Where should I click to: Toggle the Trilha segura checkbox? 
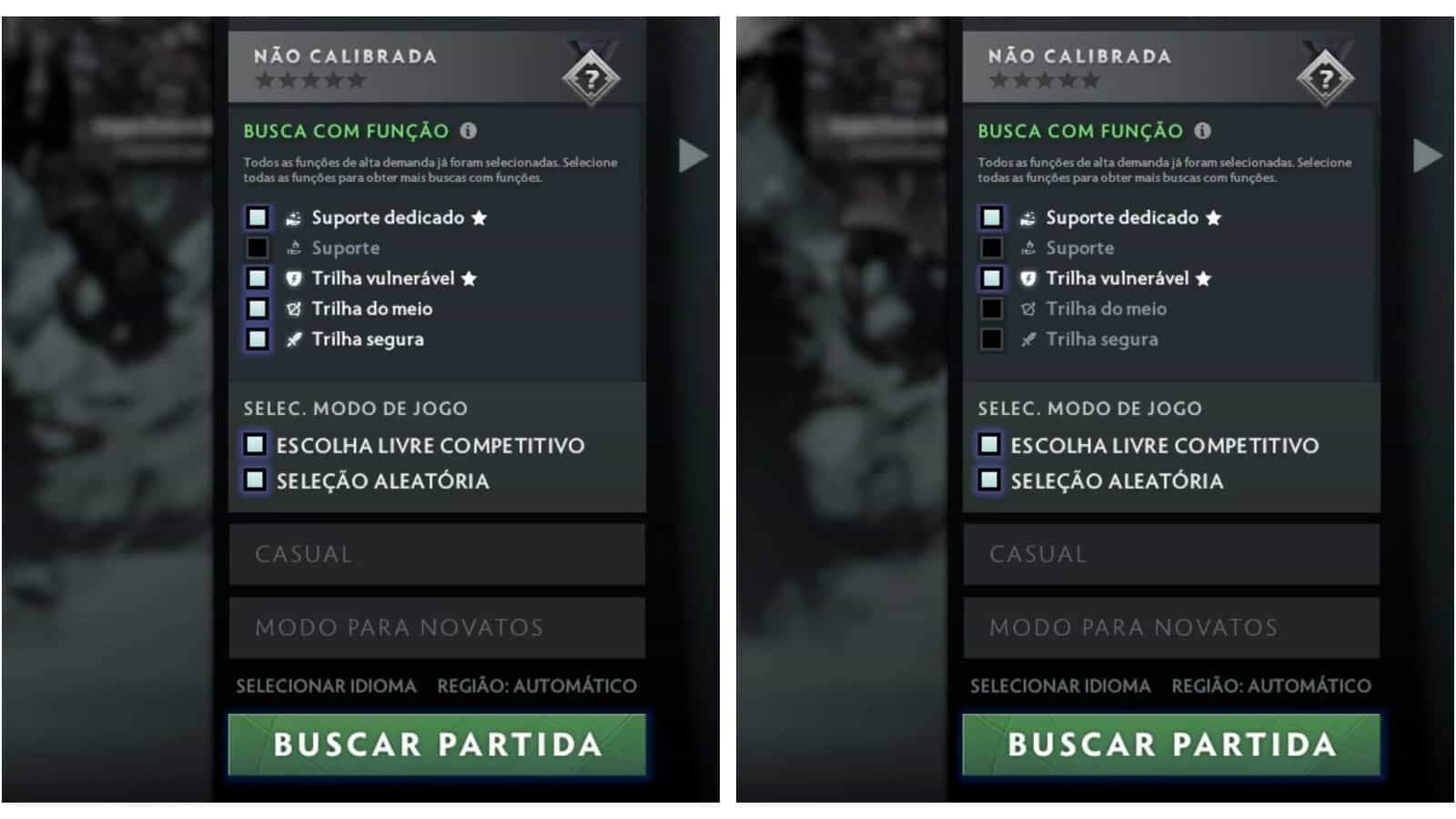[x=258, y=339]
